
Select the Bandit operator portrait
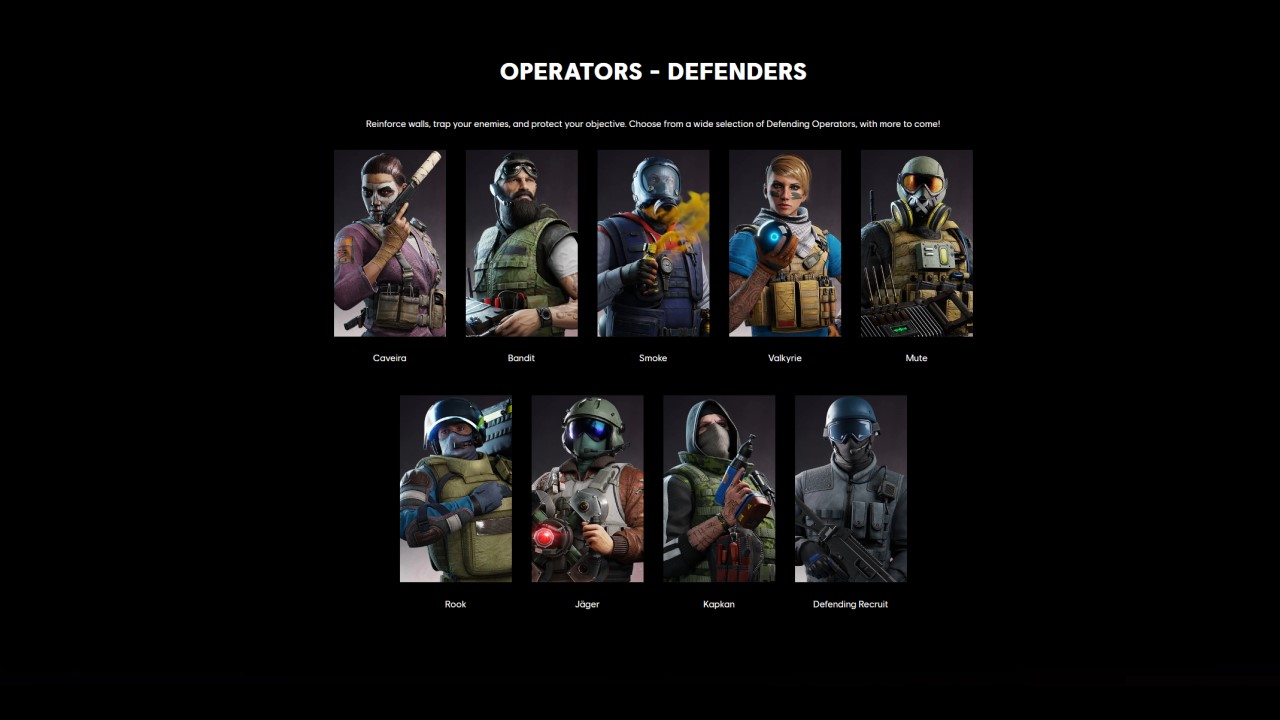(521, 243)
